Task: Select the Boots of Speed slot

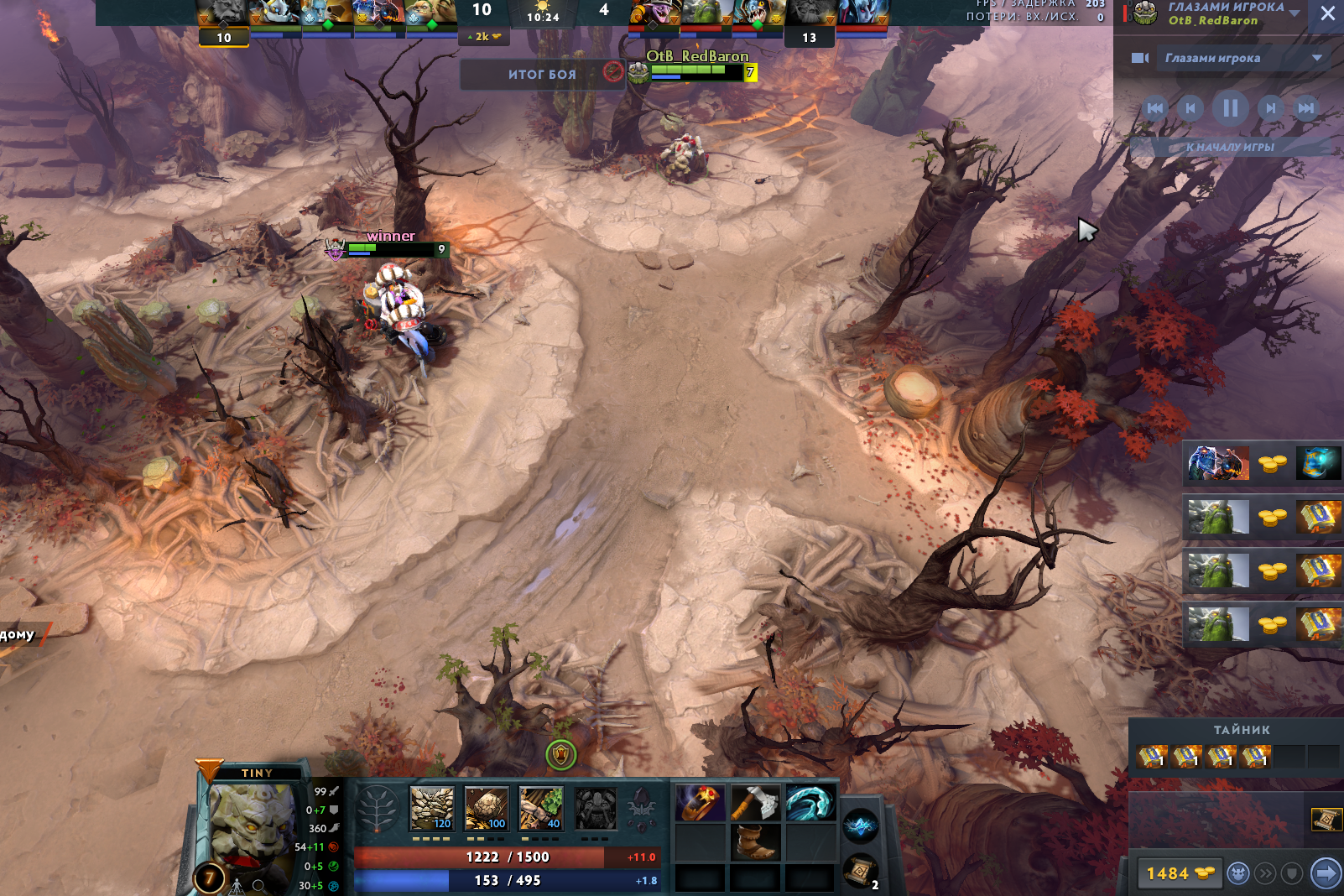Action: 755,841
